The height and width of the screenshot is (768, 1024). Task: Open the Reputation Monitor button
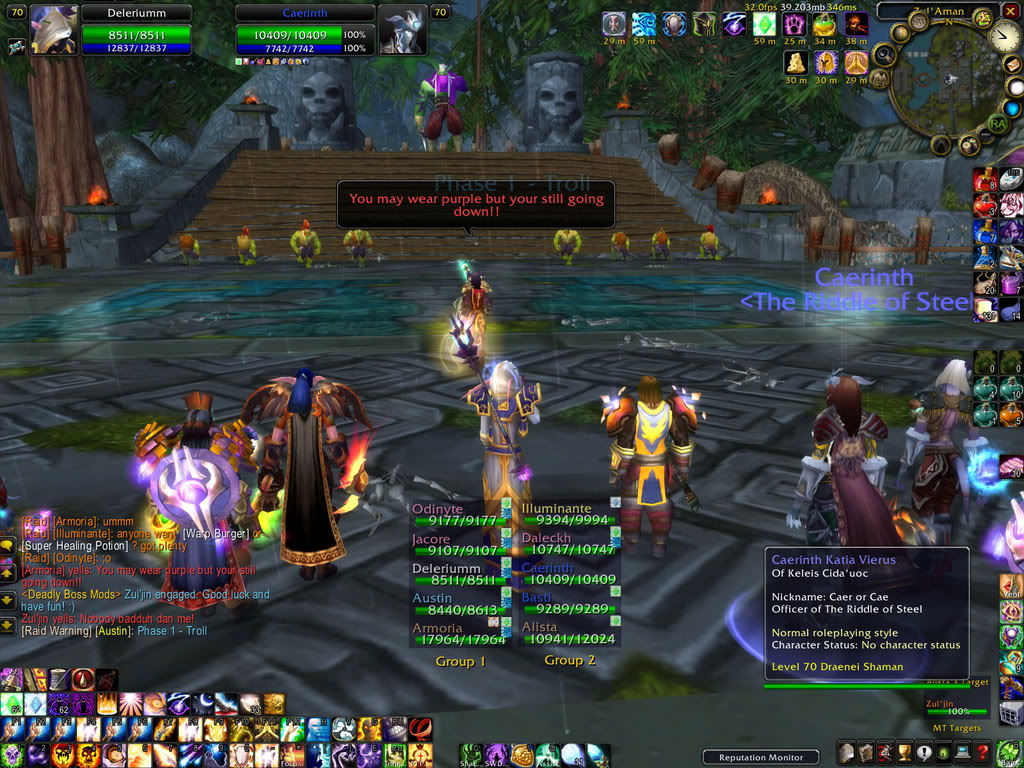coord(760,757)
